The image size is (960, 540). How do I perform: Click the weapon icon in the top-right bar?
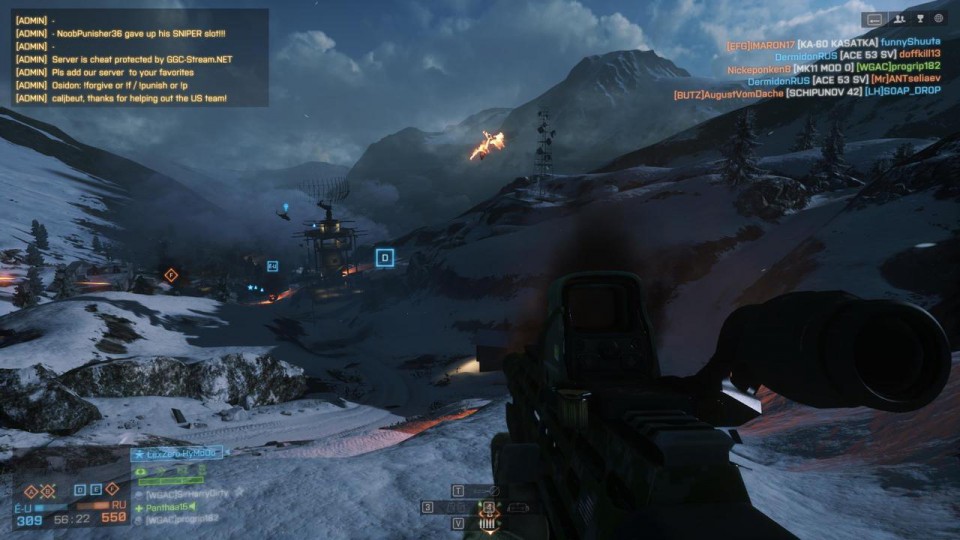tap(876, 18)
